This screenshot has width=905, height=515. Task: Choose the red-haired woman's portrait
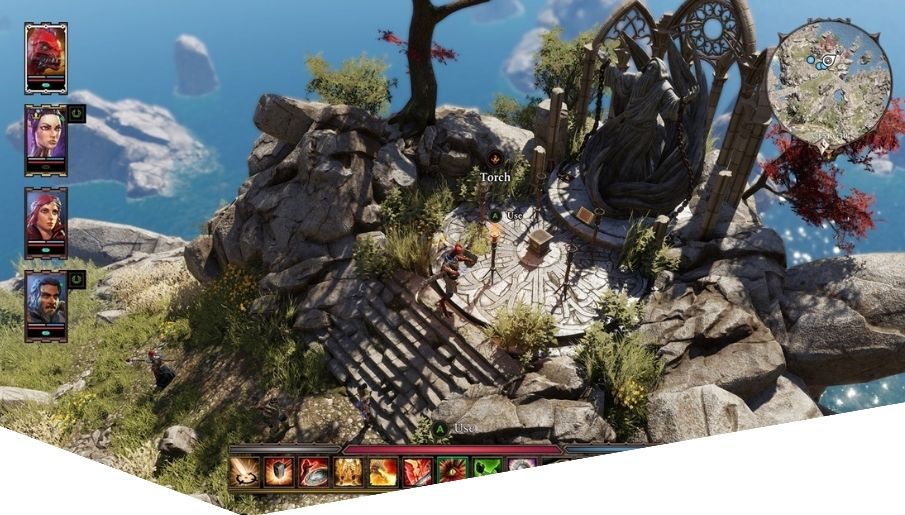(x=46, y=220)
